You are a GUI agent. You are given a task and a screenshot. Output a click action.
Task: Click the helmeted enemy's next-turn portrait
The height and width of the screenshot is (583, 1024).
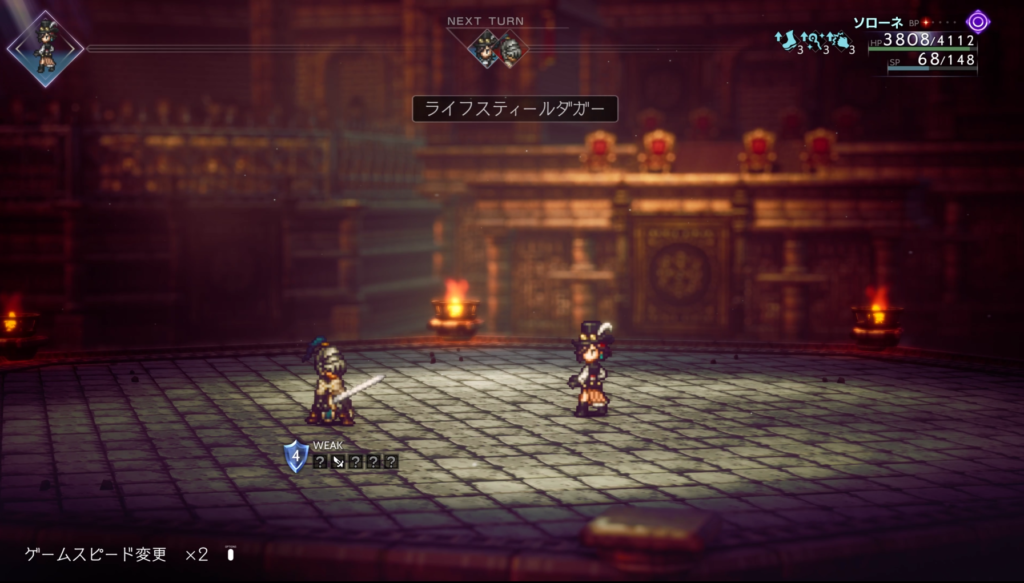(x=510, y=49)
